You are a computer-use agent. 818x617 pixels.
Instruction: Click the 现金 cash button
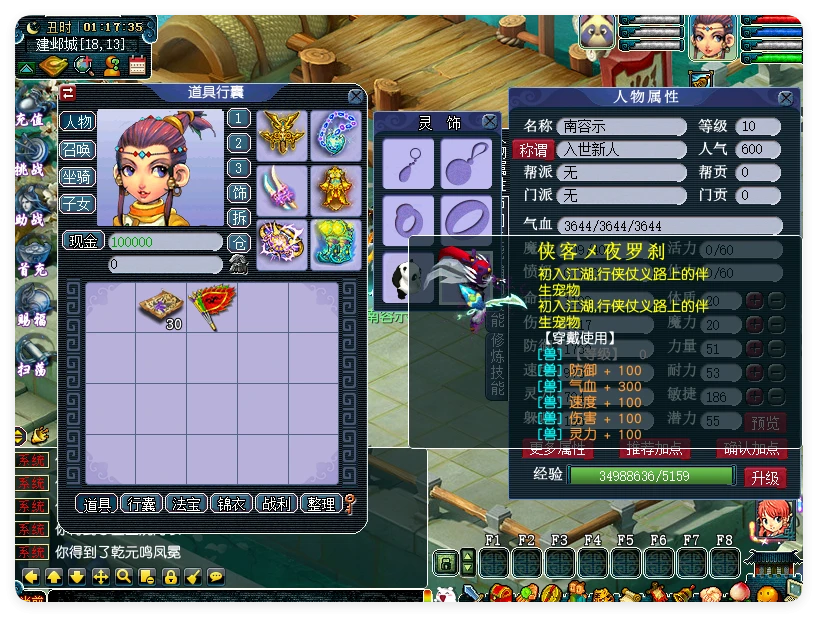(83, 241)
